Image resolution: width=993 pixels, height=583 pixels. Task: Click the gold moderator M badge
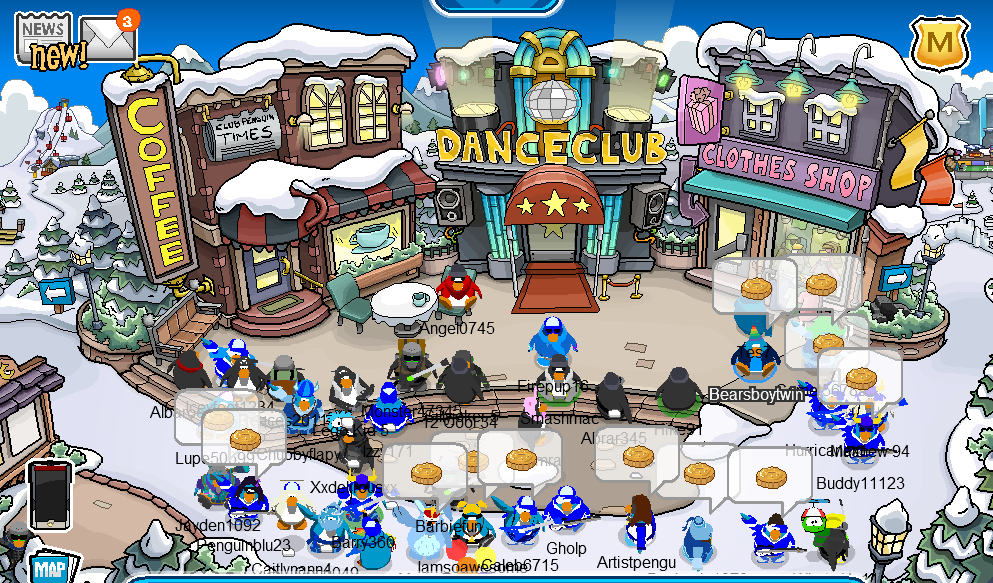[x=938, y=43]
